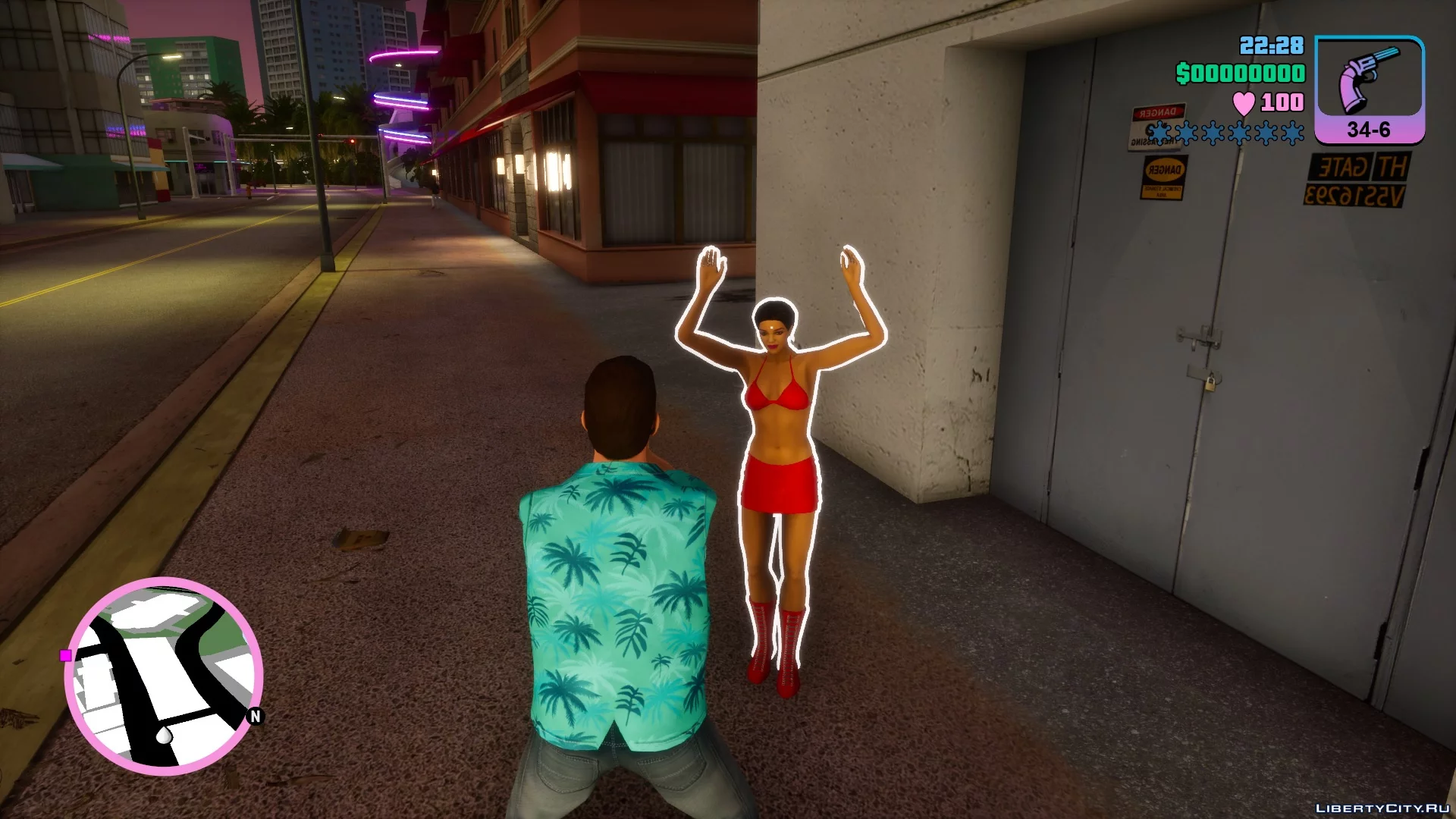Click the north N compass marker

point(256,716)
